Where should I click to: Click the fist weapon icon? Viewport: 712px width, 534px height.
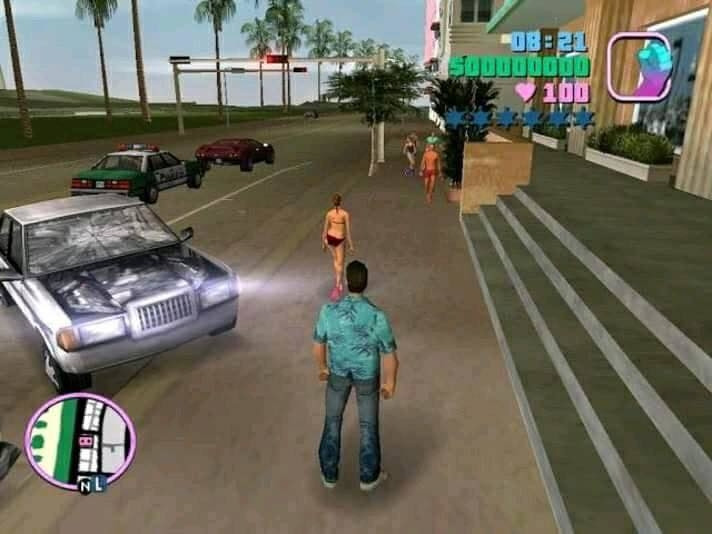638,67
